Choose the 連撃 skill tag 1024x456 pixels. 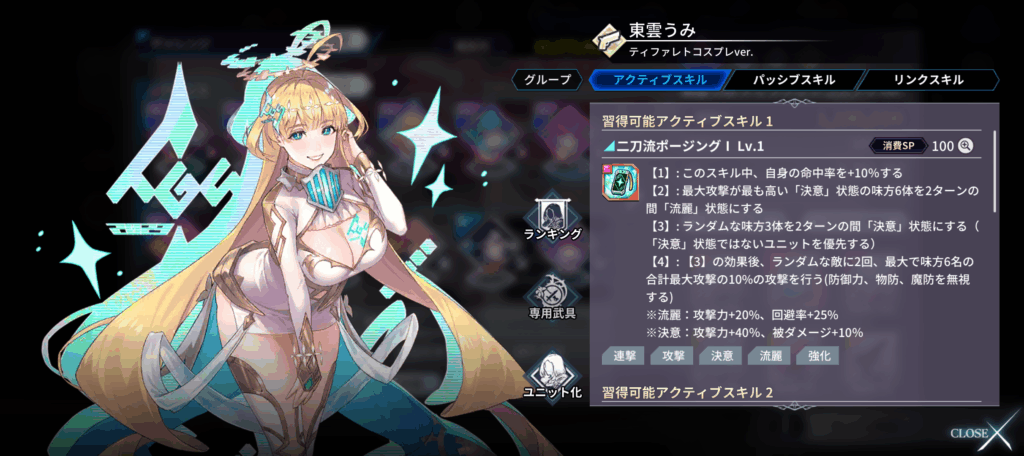[x=622, y=356]
